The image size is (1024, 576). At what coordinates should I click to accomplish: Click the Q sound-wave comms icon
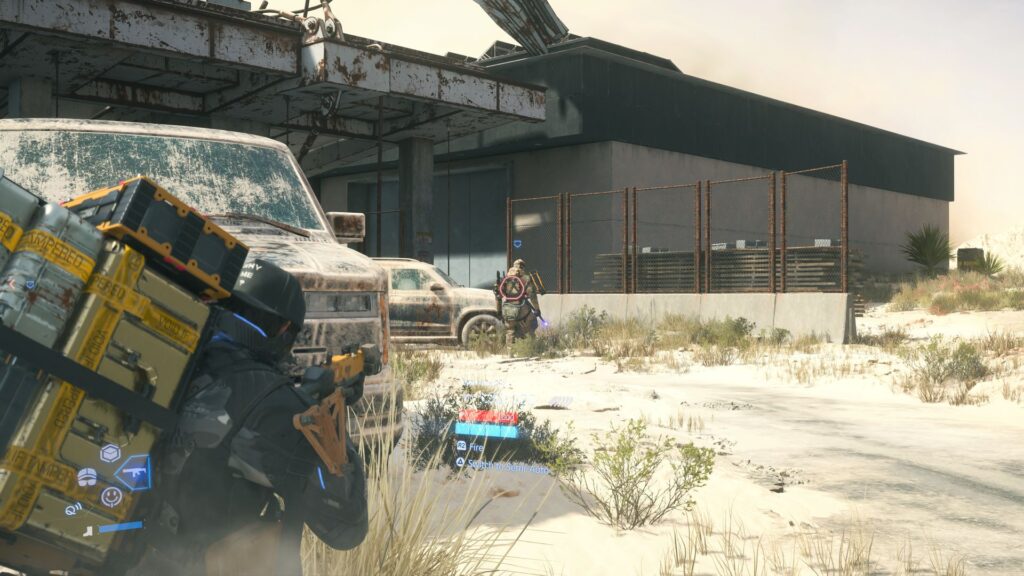(x=73, y=508)
